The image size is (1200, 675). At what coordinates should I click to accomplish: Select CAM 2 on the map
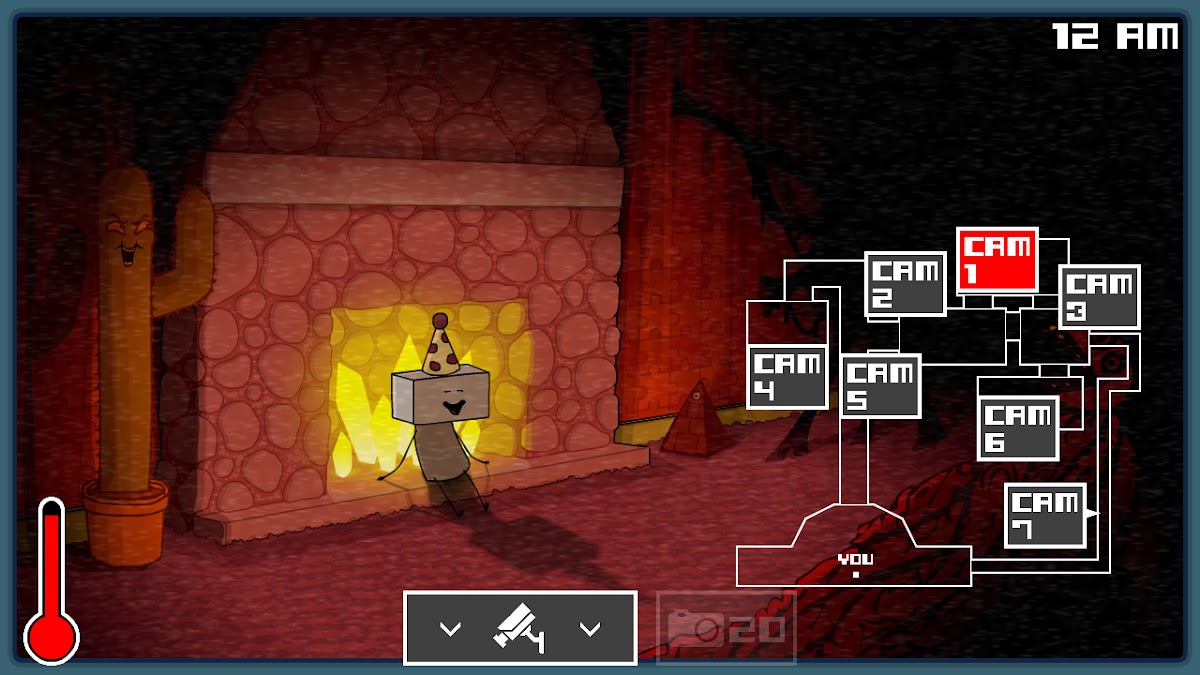click(905, 284)
